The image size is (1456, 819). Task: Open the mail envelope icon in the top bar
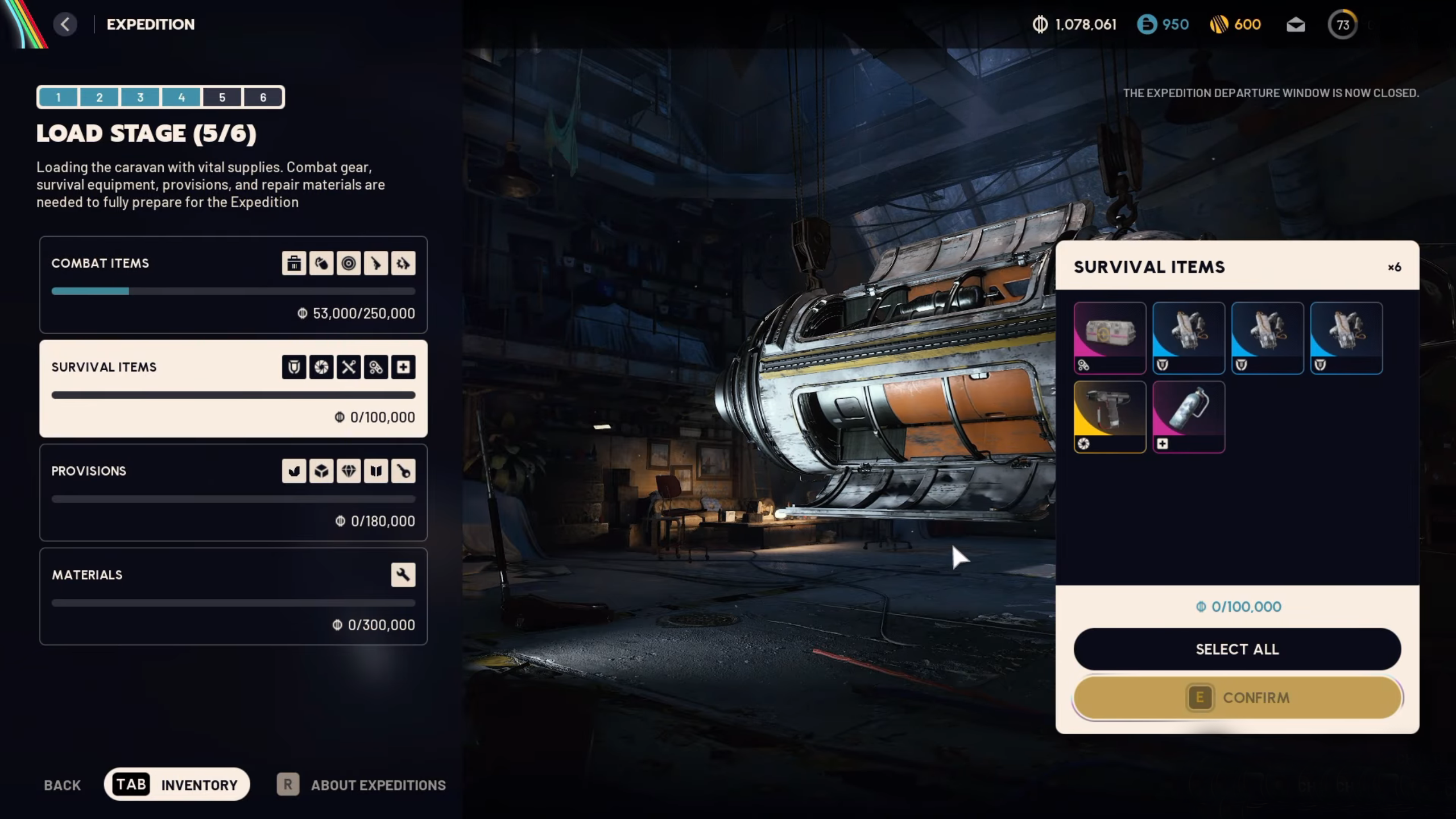(1297, 24)
